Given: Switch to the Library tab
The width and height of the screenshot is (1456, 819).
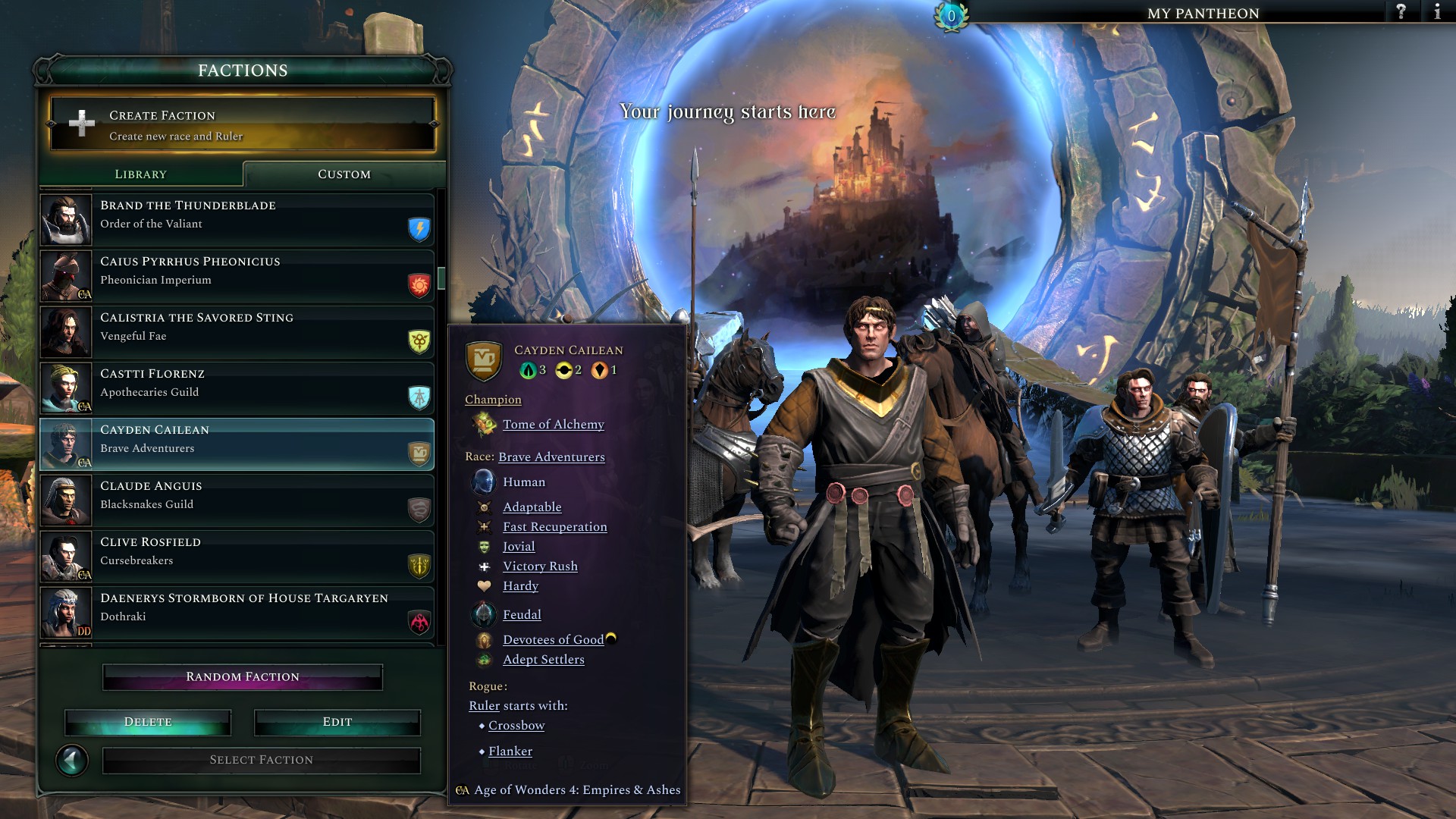Looking at the screenshot, I should (x=140, y=174).
